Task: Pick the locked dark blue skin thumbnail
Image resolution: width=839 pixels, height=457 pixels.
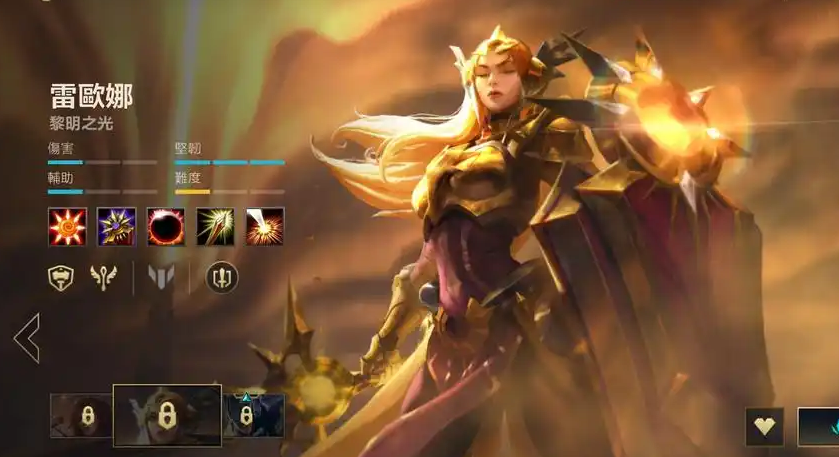Action: [254, 415]
